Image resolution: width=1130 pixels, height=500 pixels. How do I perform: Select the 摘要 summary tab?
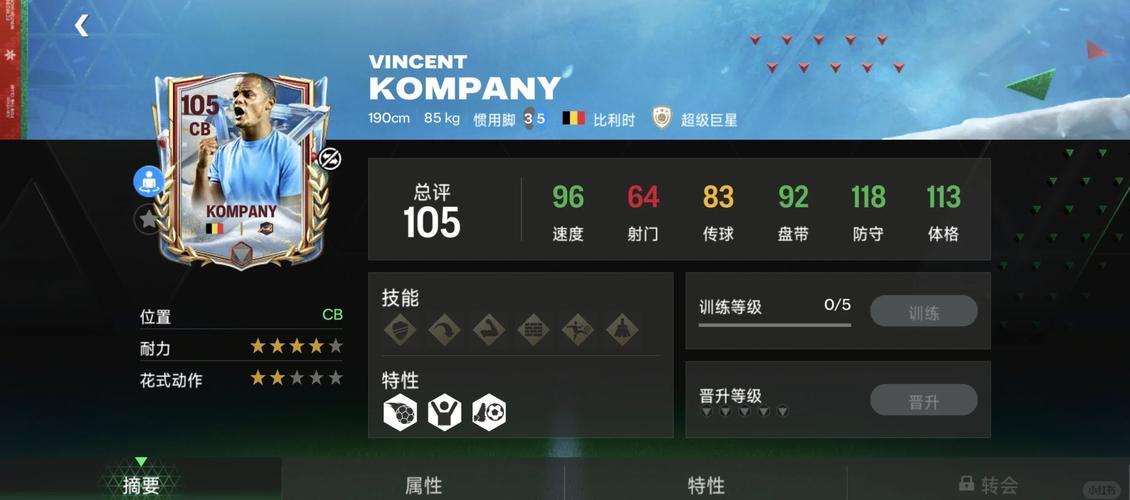141,485
